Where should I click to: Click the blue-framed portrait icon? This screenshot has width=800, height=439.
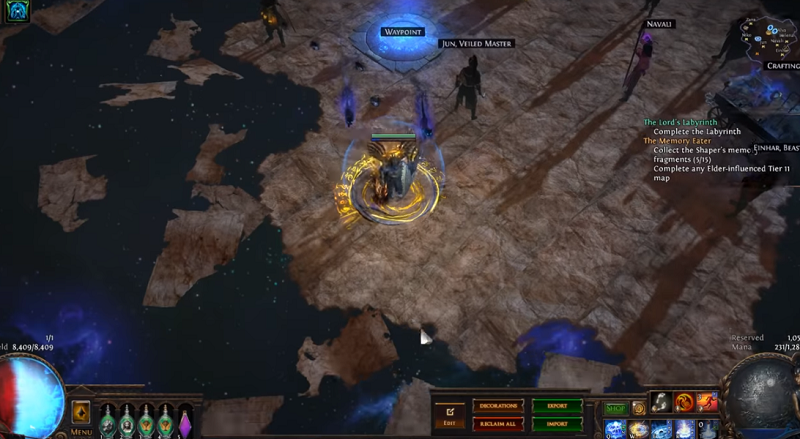coord(14,11)
